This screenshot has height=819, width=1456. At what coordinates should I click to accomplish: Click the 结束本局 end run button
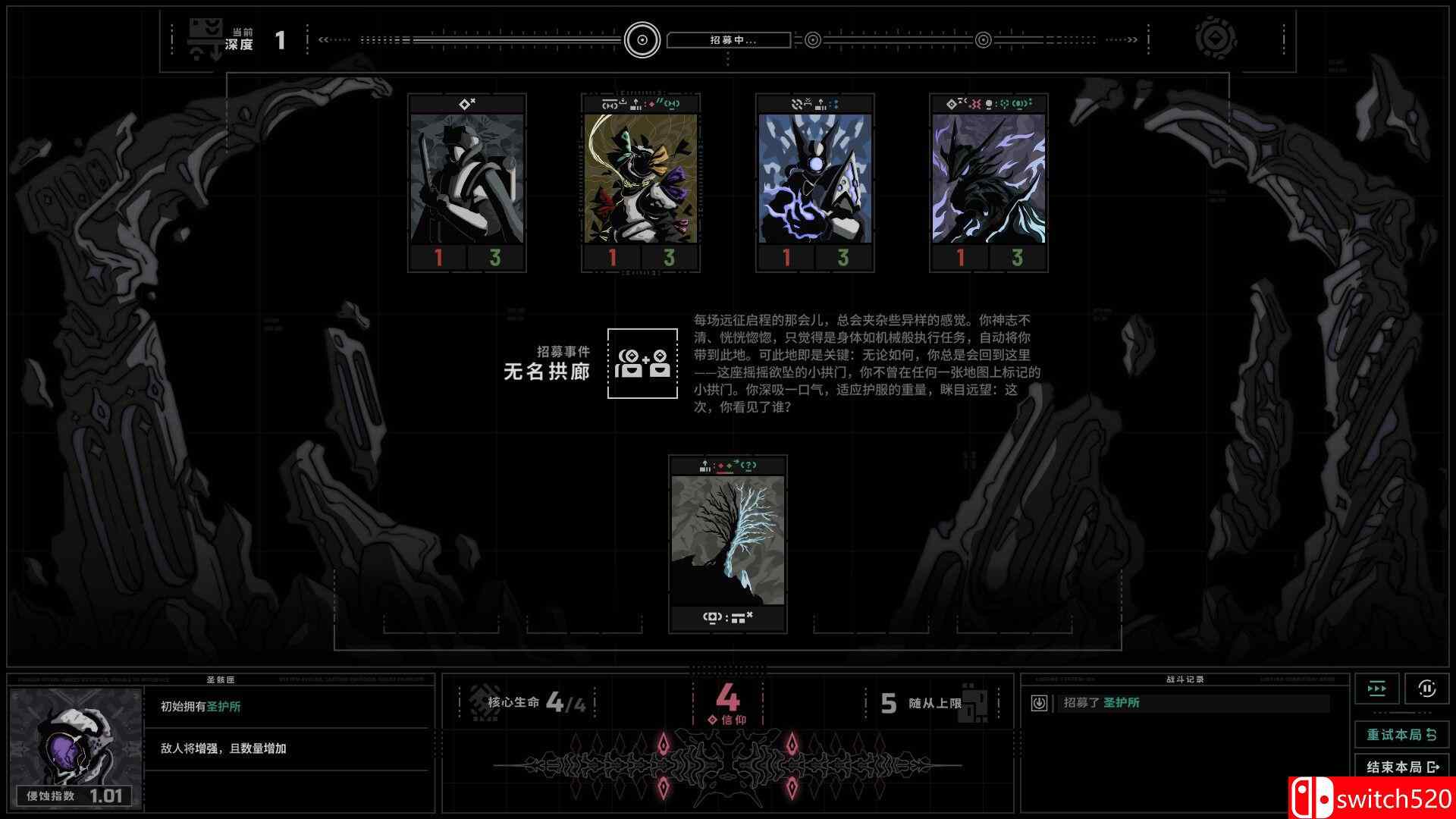click(x=1401, y=766)
